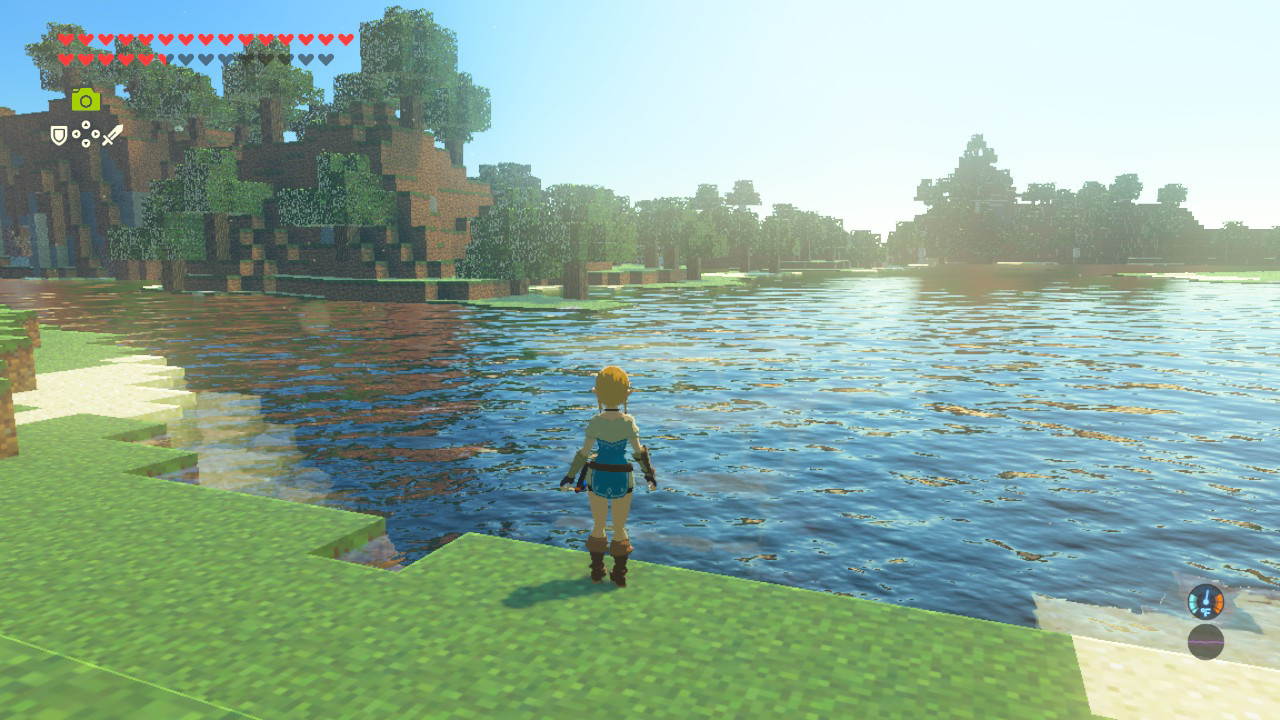
Task: Click the up arrow on the D-pad indicator
Action: [86, 123]
